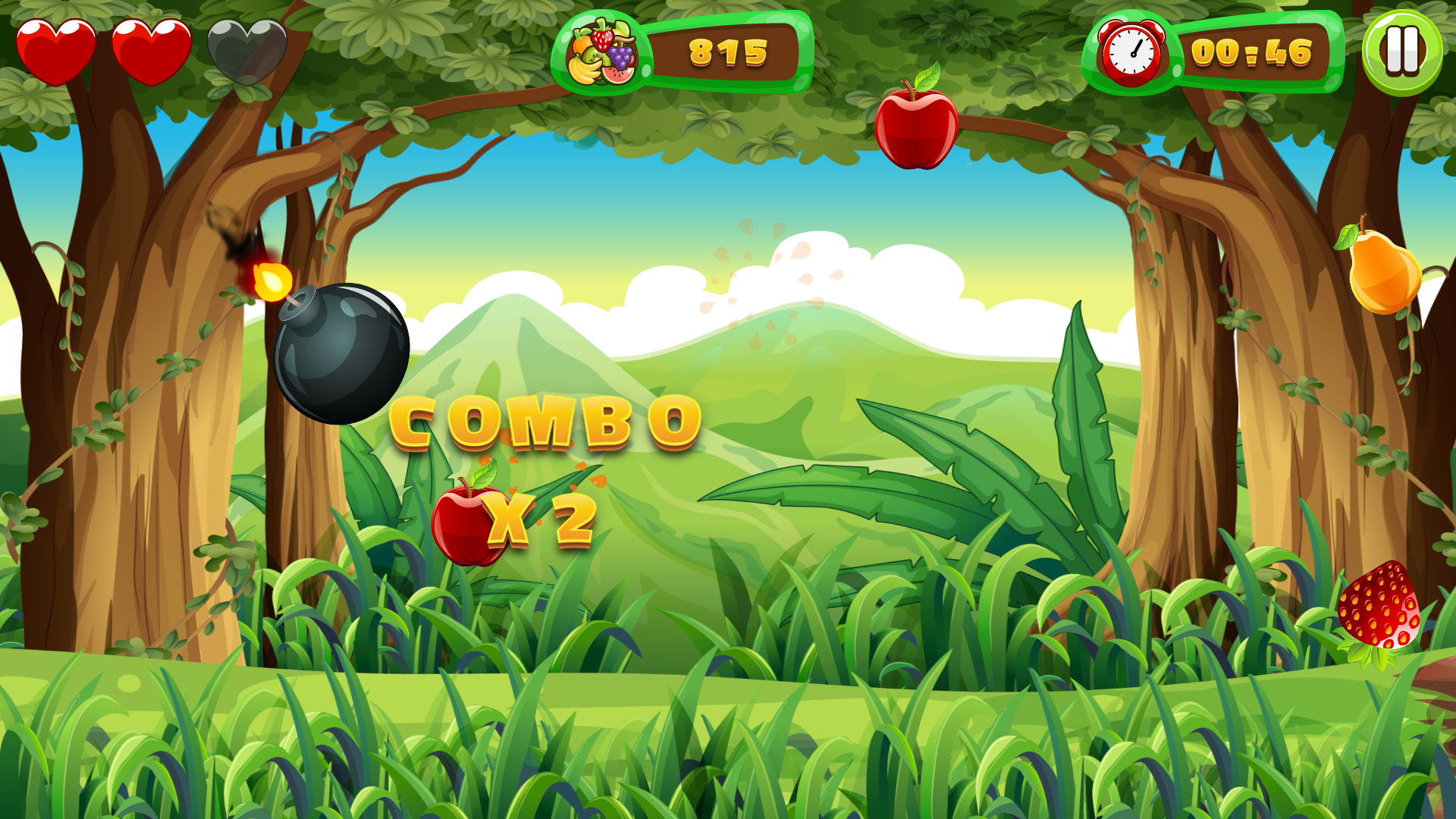Image resolution: width=1456 pixels, height=819 pixels.
Task: Pause the game with the green button
Action: coord(1402,52)
